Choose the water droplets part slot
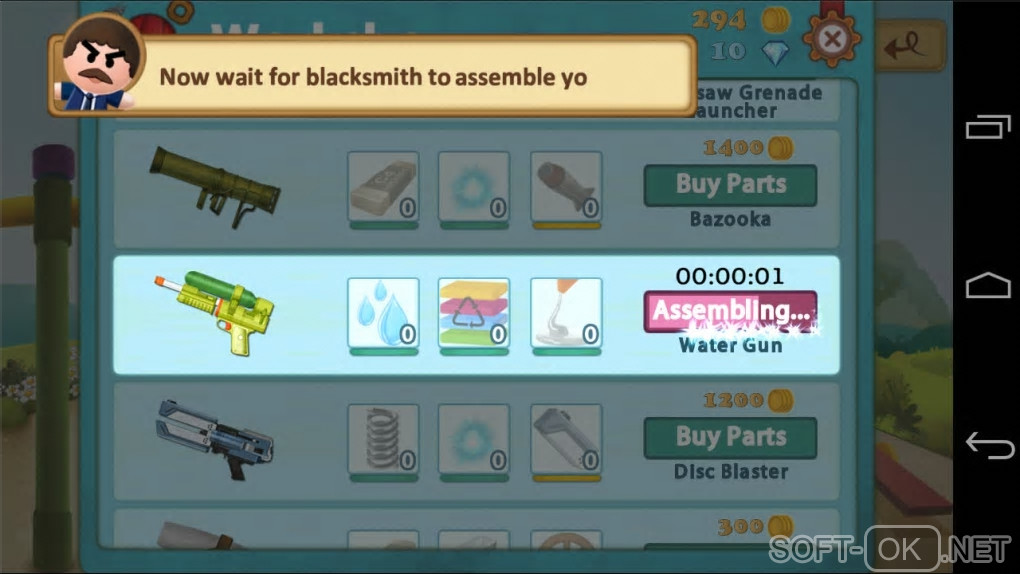 click(x=383, y=313)
